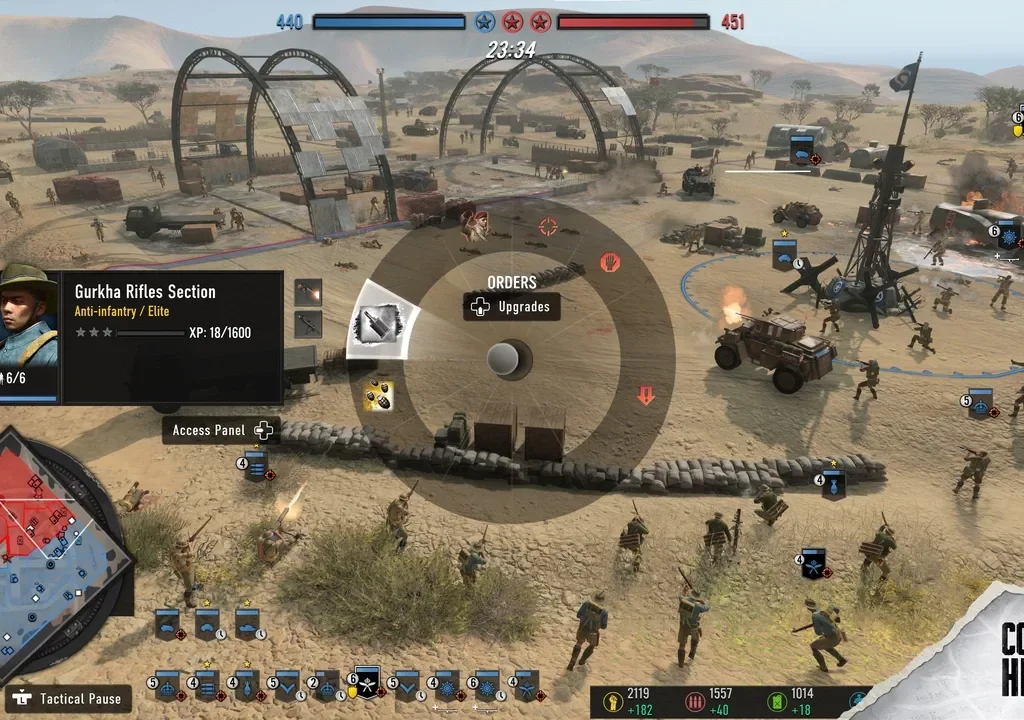Select the three-bars squad badge in the unit bar

click(x=207, y=686)
